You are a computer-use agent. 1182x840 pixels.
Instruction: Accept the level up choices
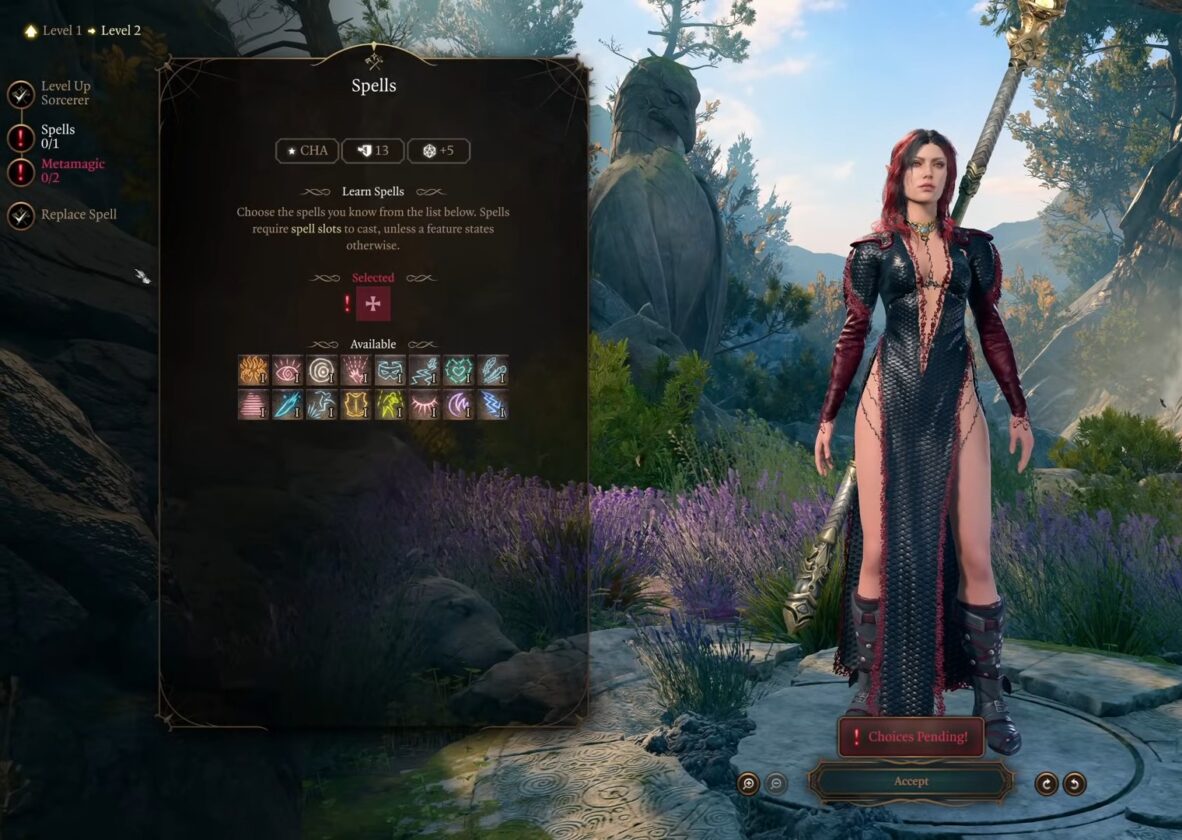tap(910, 781)
